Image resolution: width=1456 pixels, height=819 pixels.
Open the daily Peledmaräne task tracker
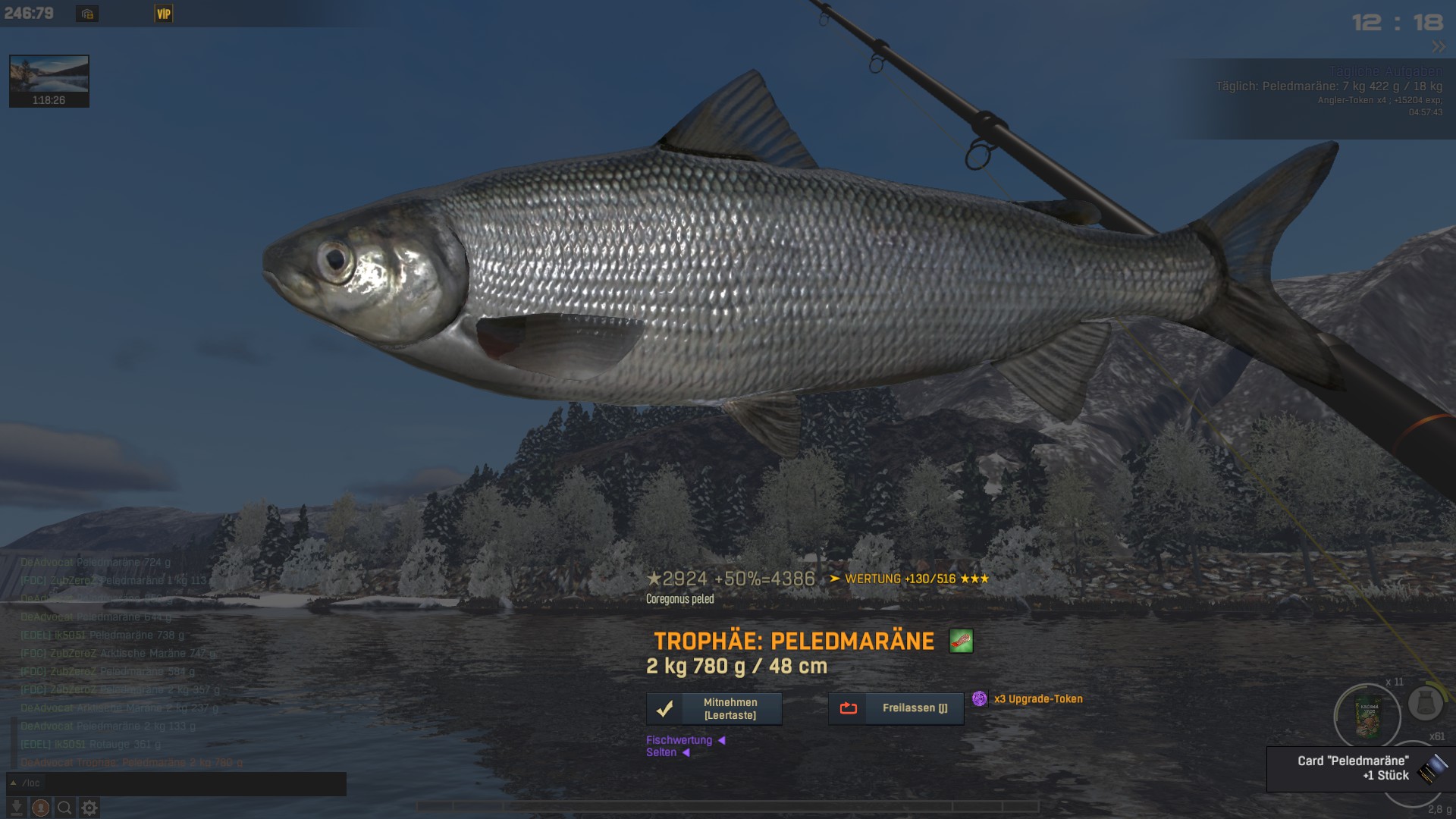point(1329,86)
